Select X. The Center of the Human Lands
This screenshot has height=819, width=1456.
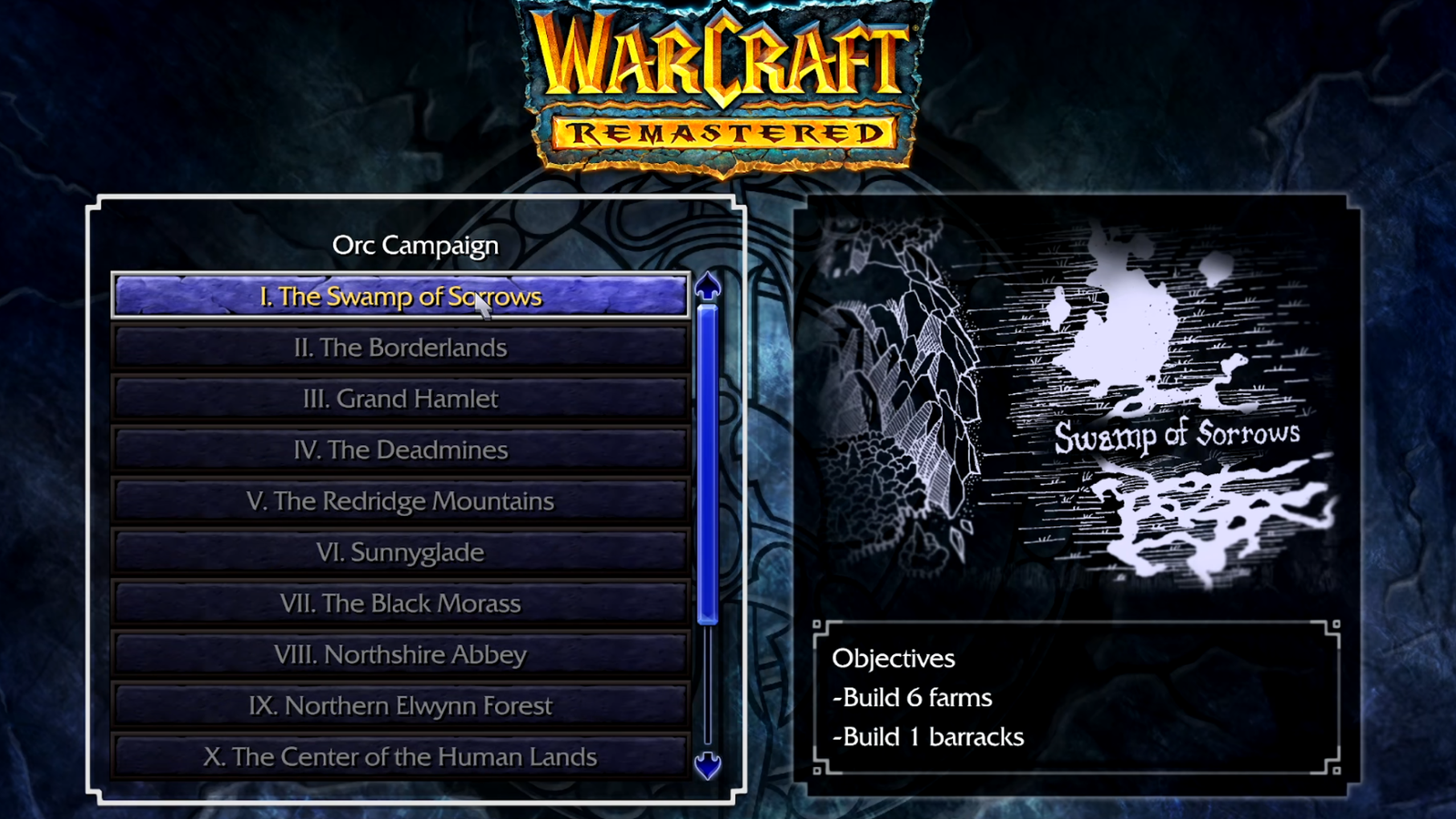tap(400, 756)
